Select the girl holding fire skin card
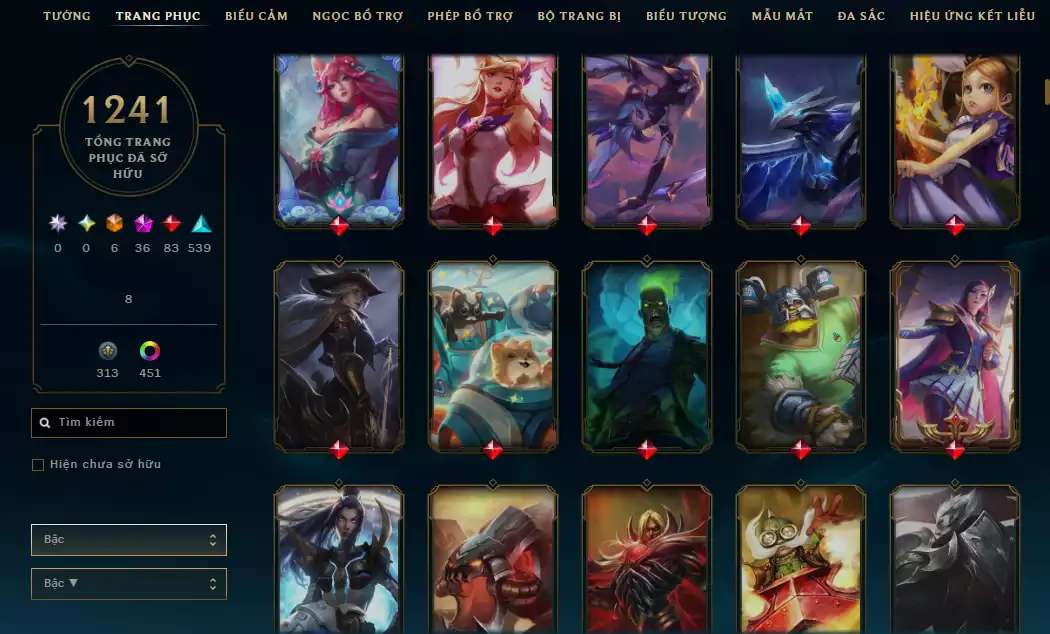 (954, 138)
